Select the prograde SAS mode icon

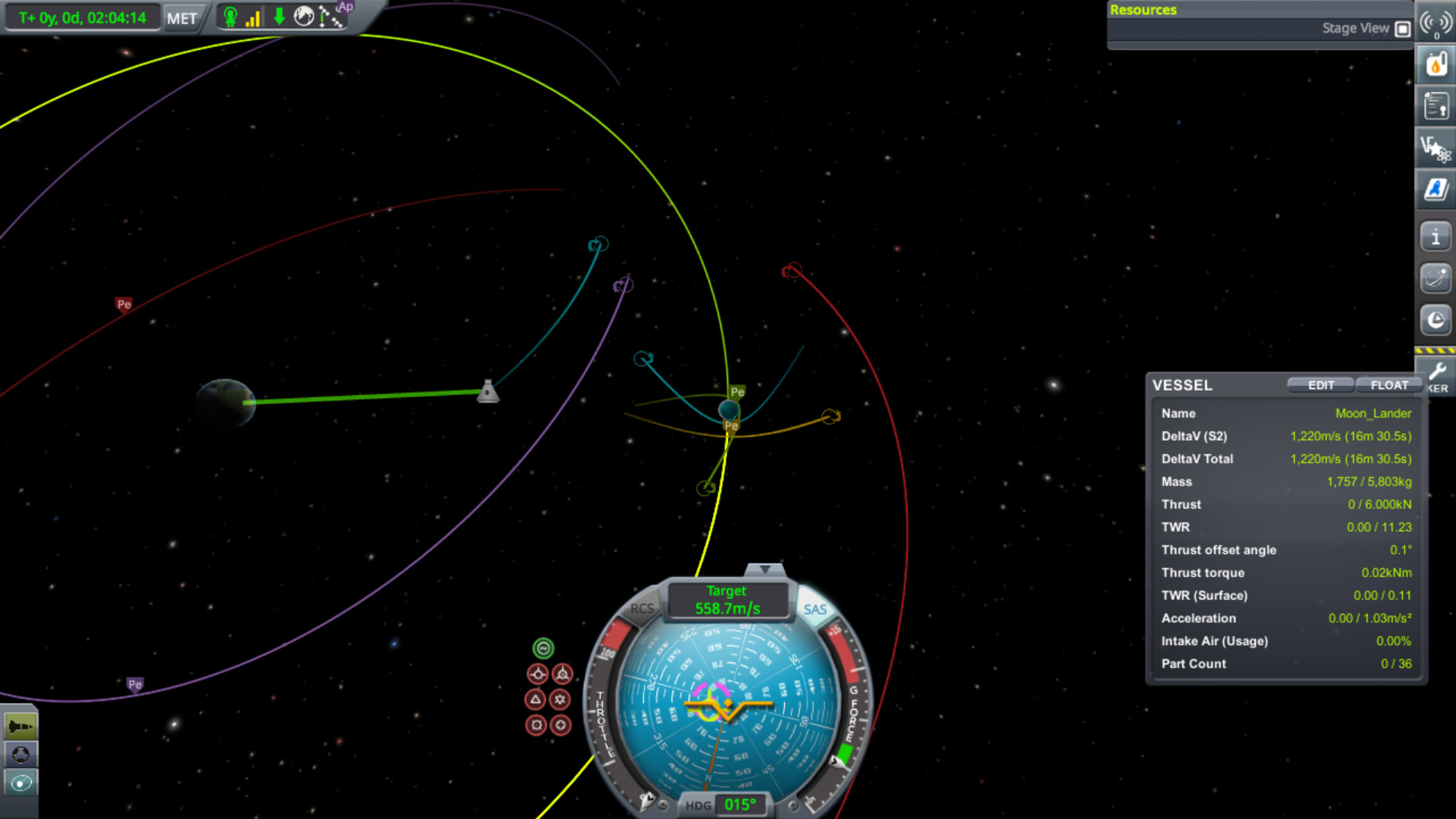click(x=538, y=673)
